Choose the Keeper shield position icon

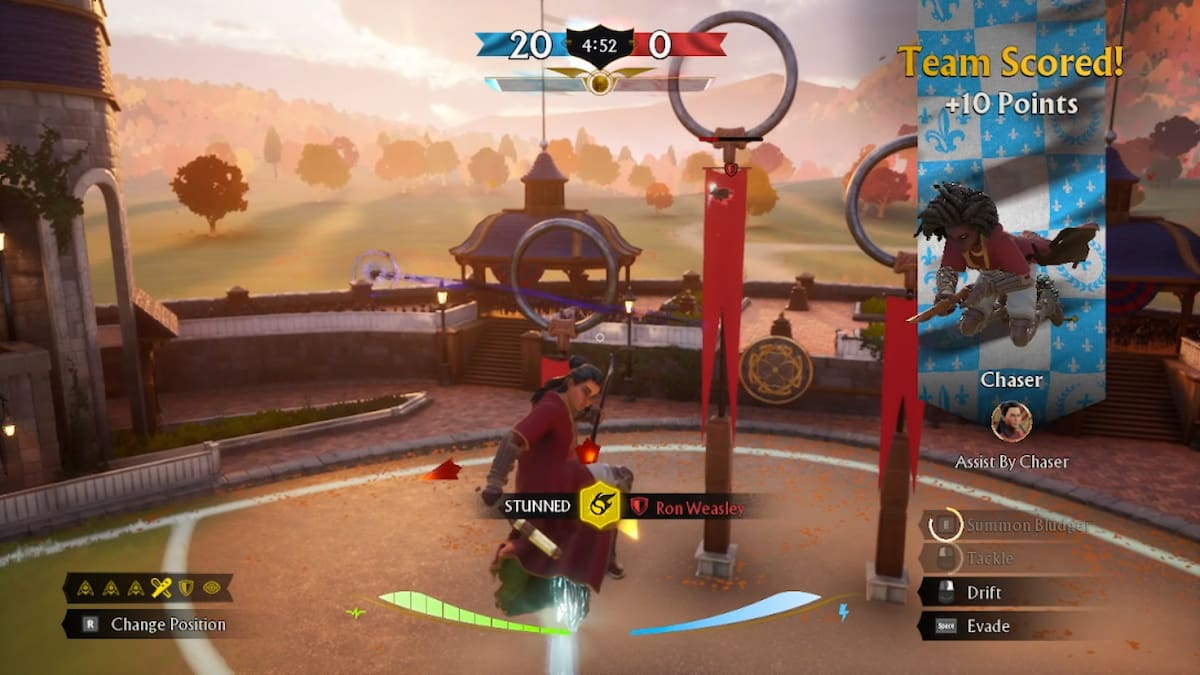[185, 588]
